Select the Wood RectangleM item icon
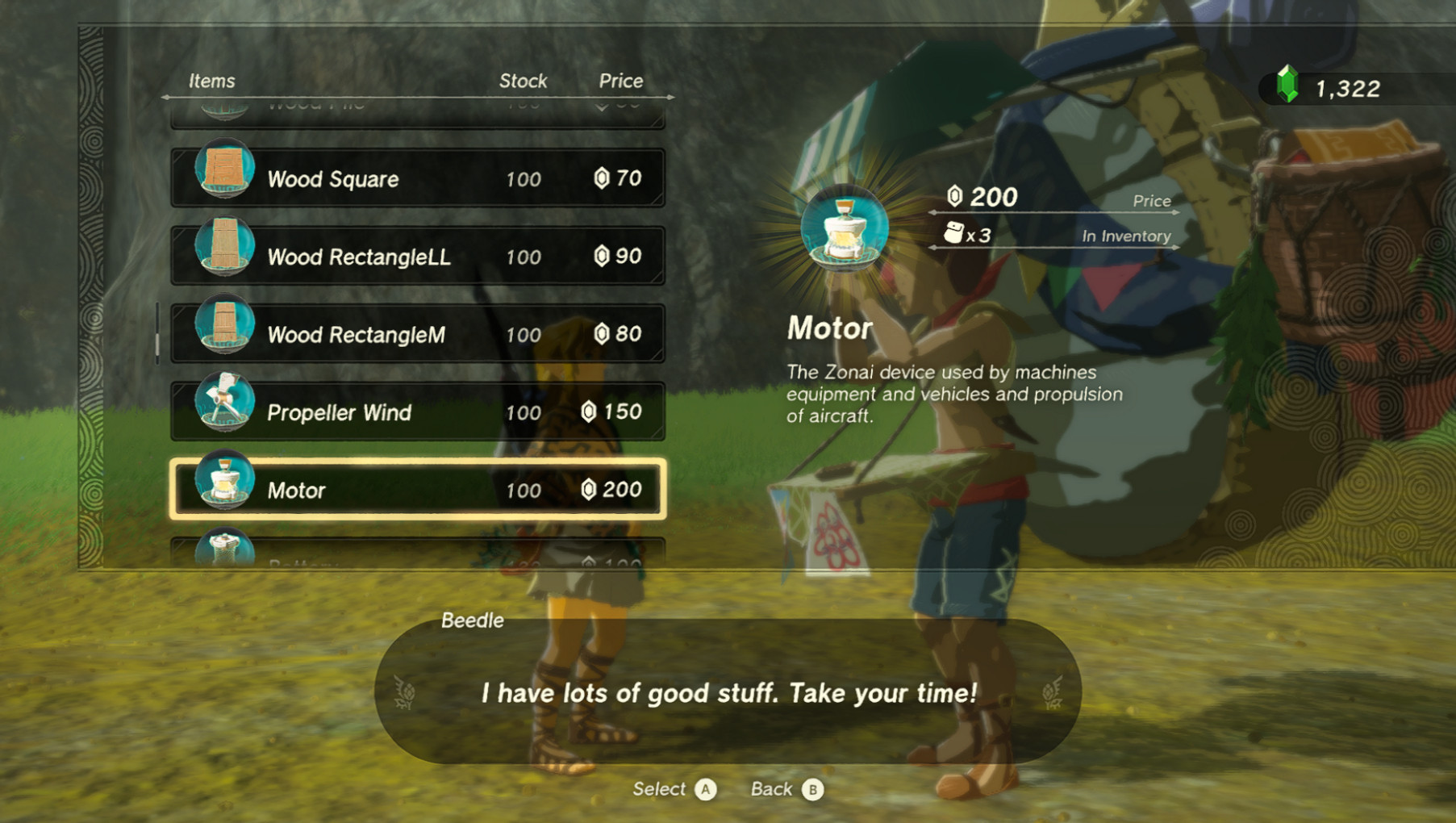The height and width of the screenshot is (823, 1456). [x=226, y=334]
